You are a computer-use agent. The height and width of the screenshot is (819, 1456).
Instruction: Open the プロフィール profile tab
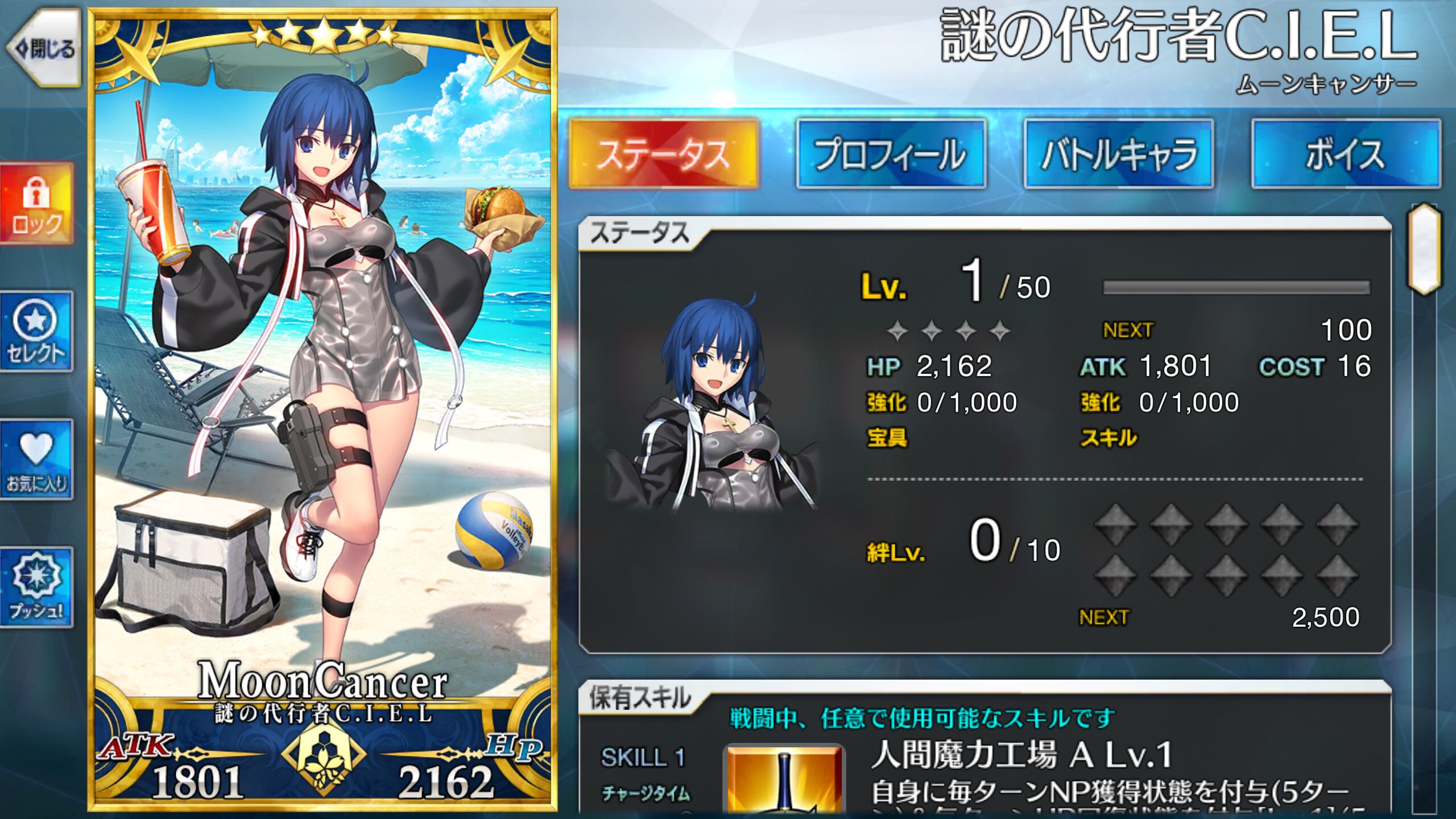[891, 154]
